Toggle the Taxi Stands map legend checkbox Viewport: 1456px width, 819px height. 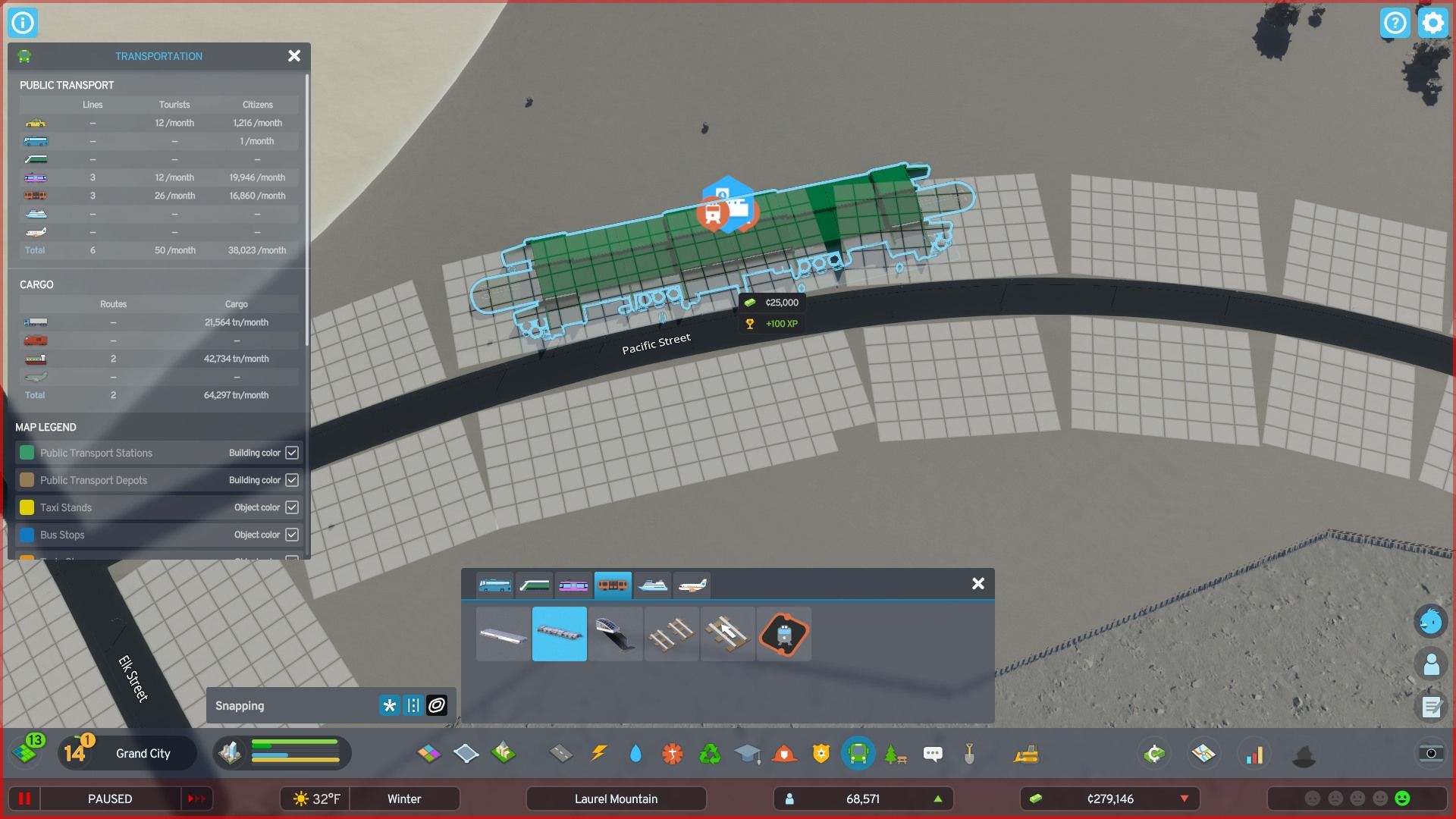292,507
